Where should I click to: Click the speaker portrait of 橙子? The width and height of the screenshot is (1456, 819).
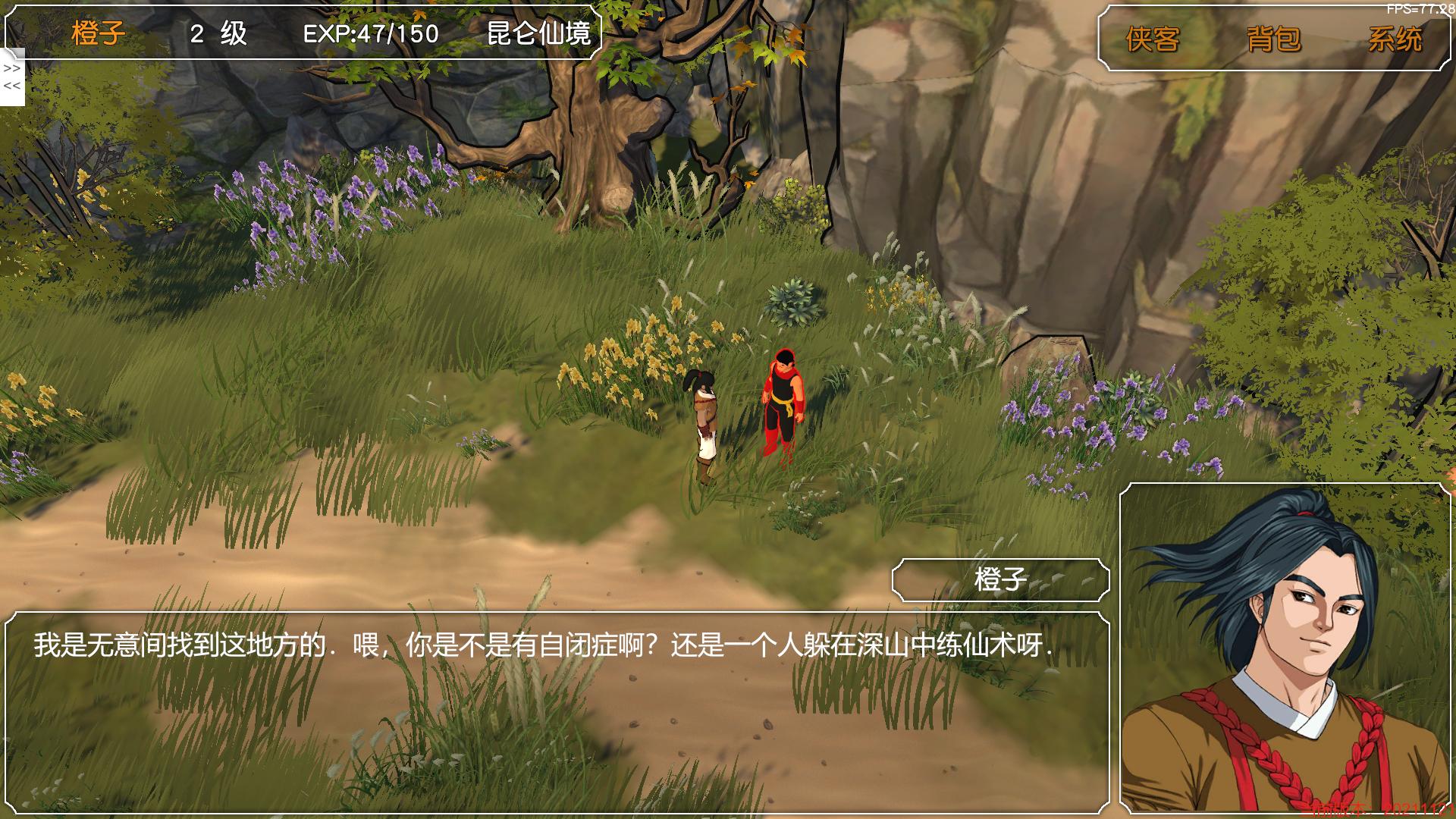coord(1286,649)
